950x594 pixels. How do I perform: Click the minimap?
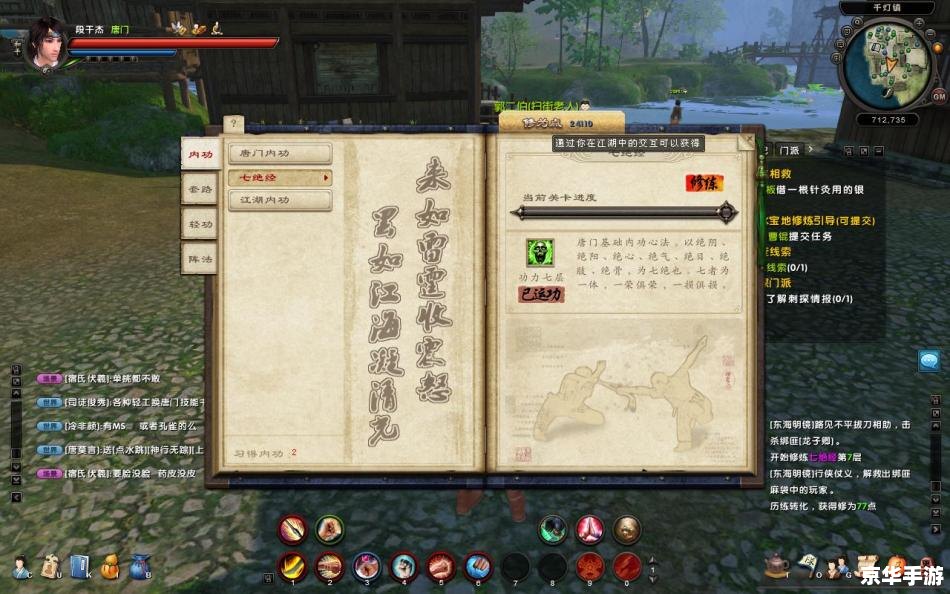coord(885,63)
